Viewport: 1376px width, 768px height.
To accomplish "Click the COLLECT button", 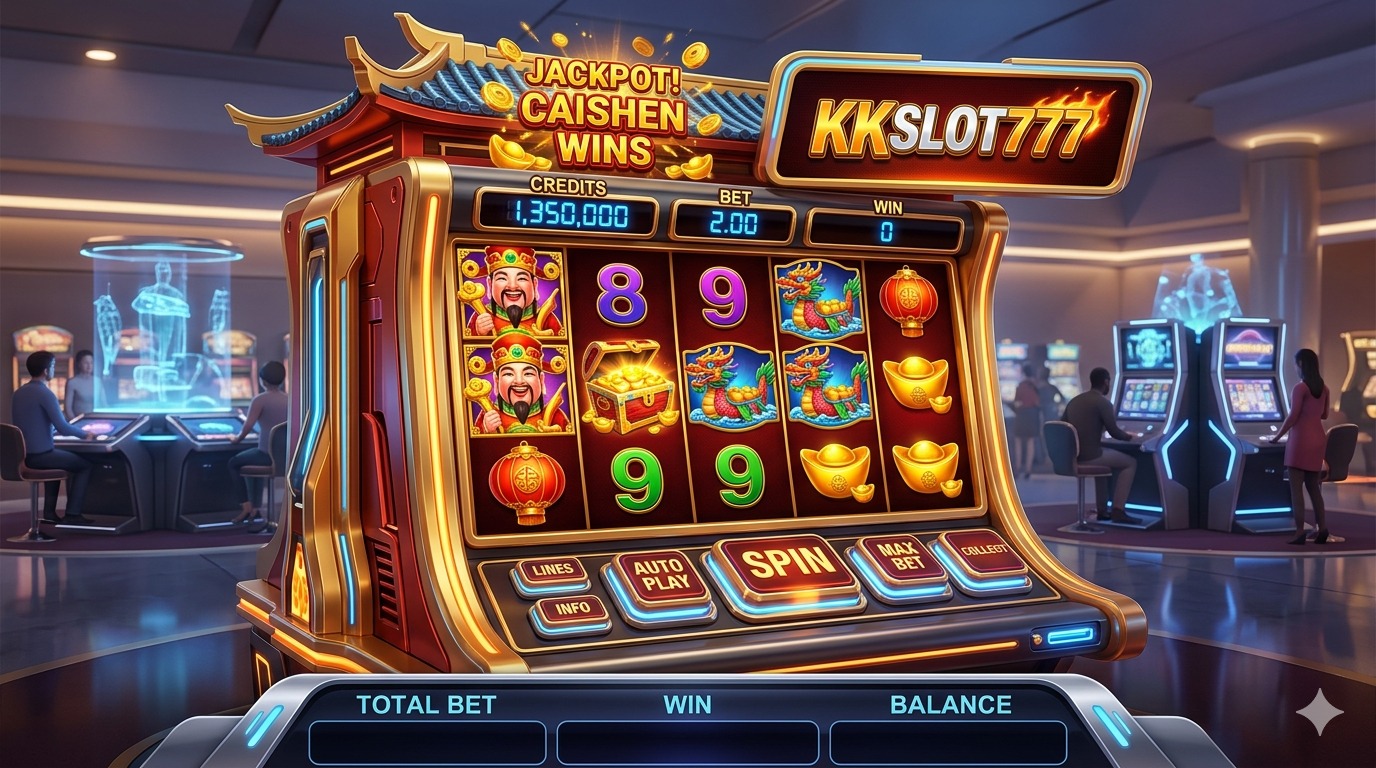I will click(x=985, y=552).
